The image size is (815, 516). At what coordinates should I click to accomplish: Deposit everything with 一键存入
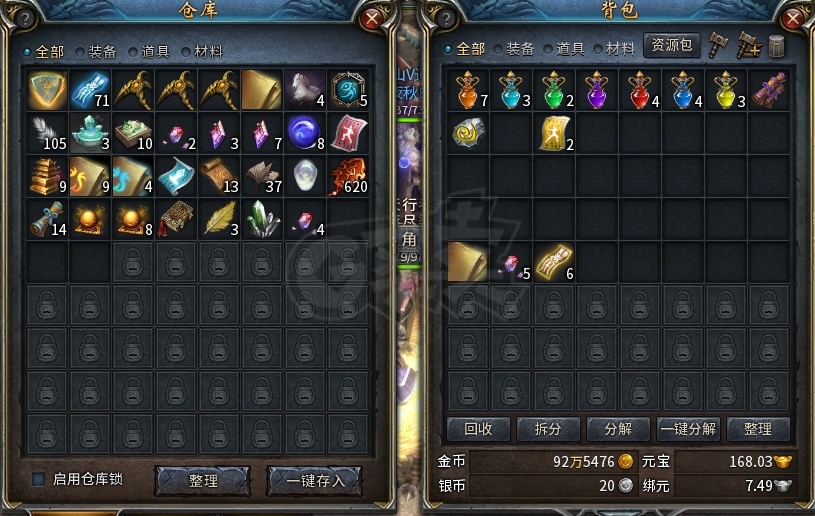pos(314,481)
